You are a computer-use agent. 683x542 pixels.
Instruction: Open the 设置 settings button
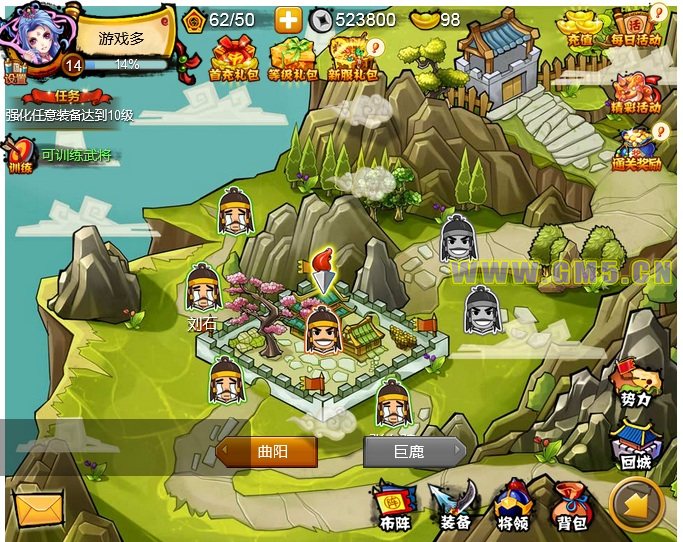(15, 76)
